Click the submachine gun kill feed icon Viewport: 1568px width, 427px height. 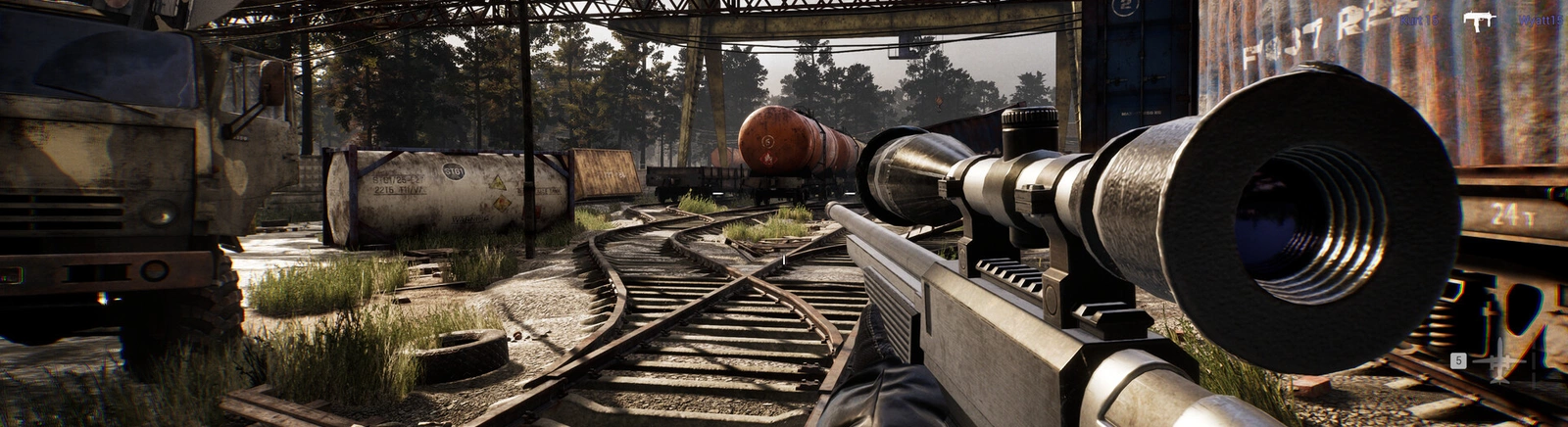click(1477, 21)
